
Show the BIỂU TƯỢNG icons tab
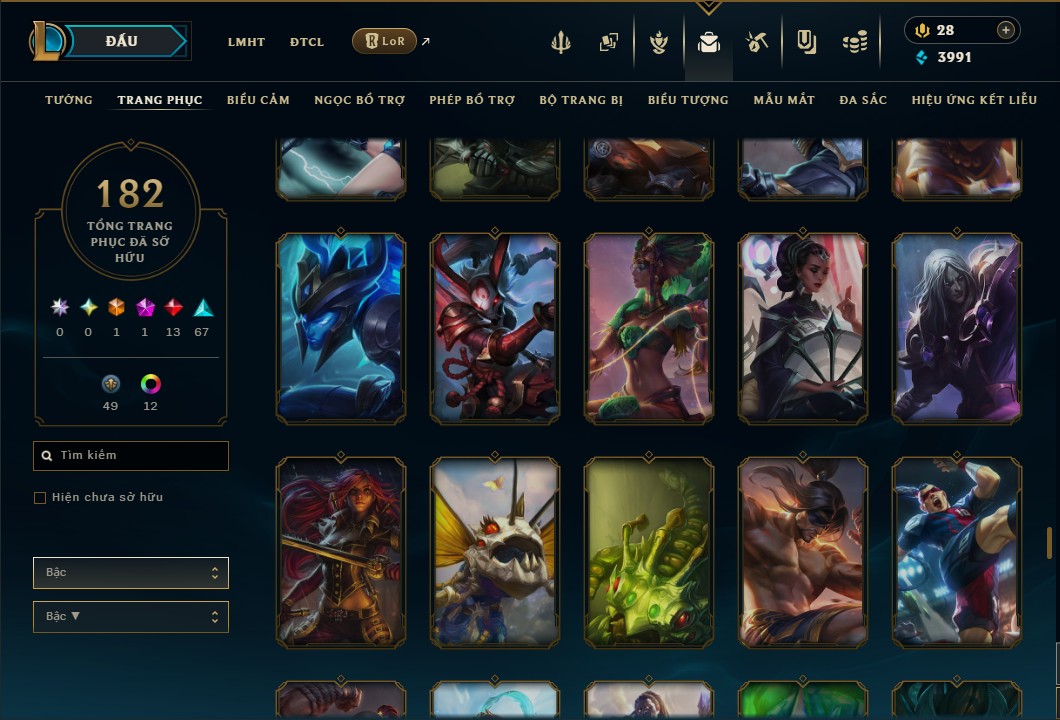point(688,100)
